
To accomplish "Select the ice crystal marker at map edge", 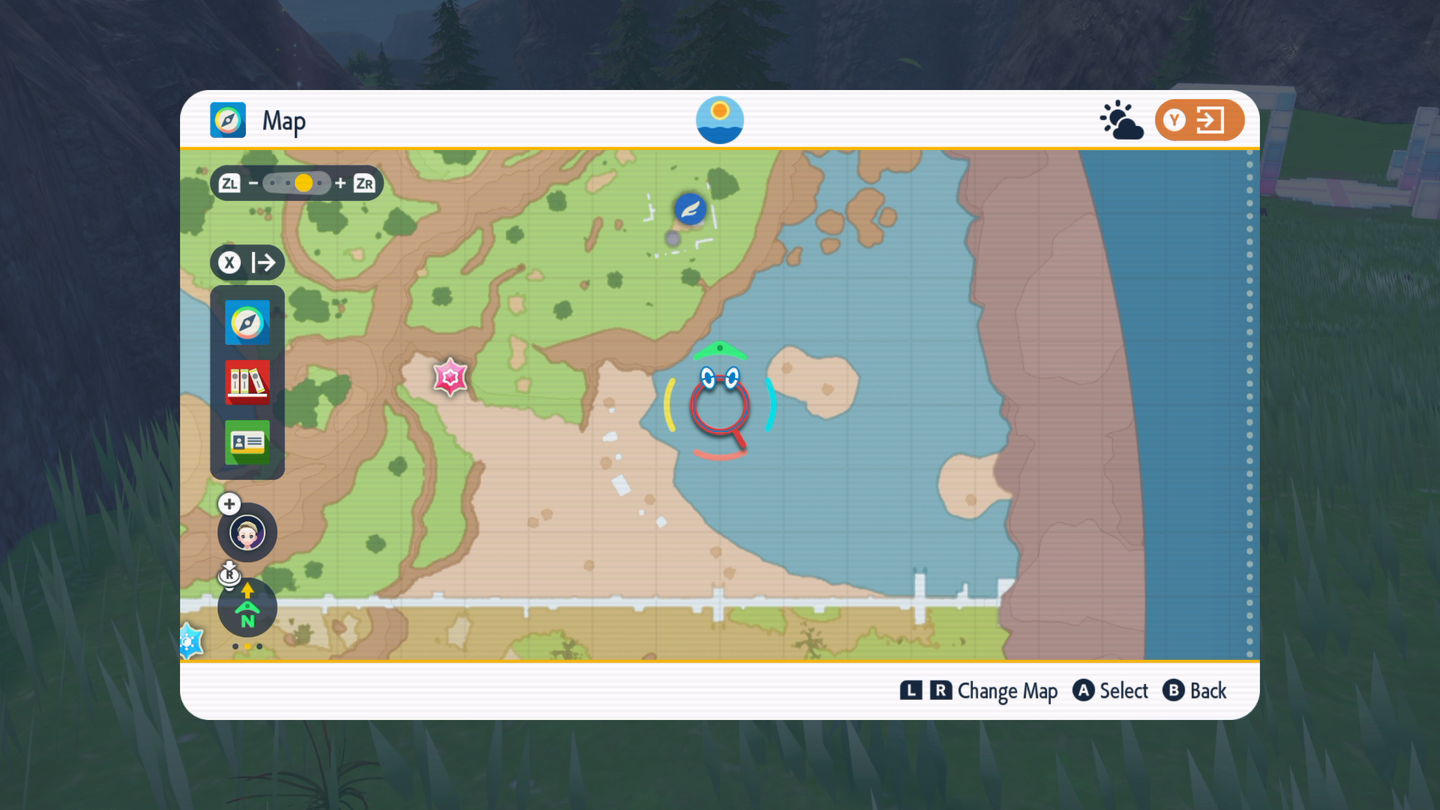I will [x=189, y=641].
